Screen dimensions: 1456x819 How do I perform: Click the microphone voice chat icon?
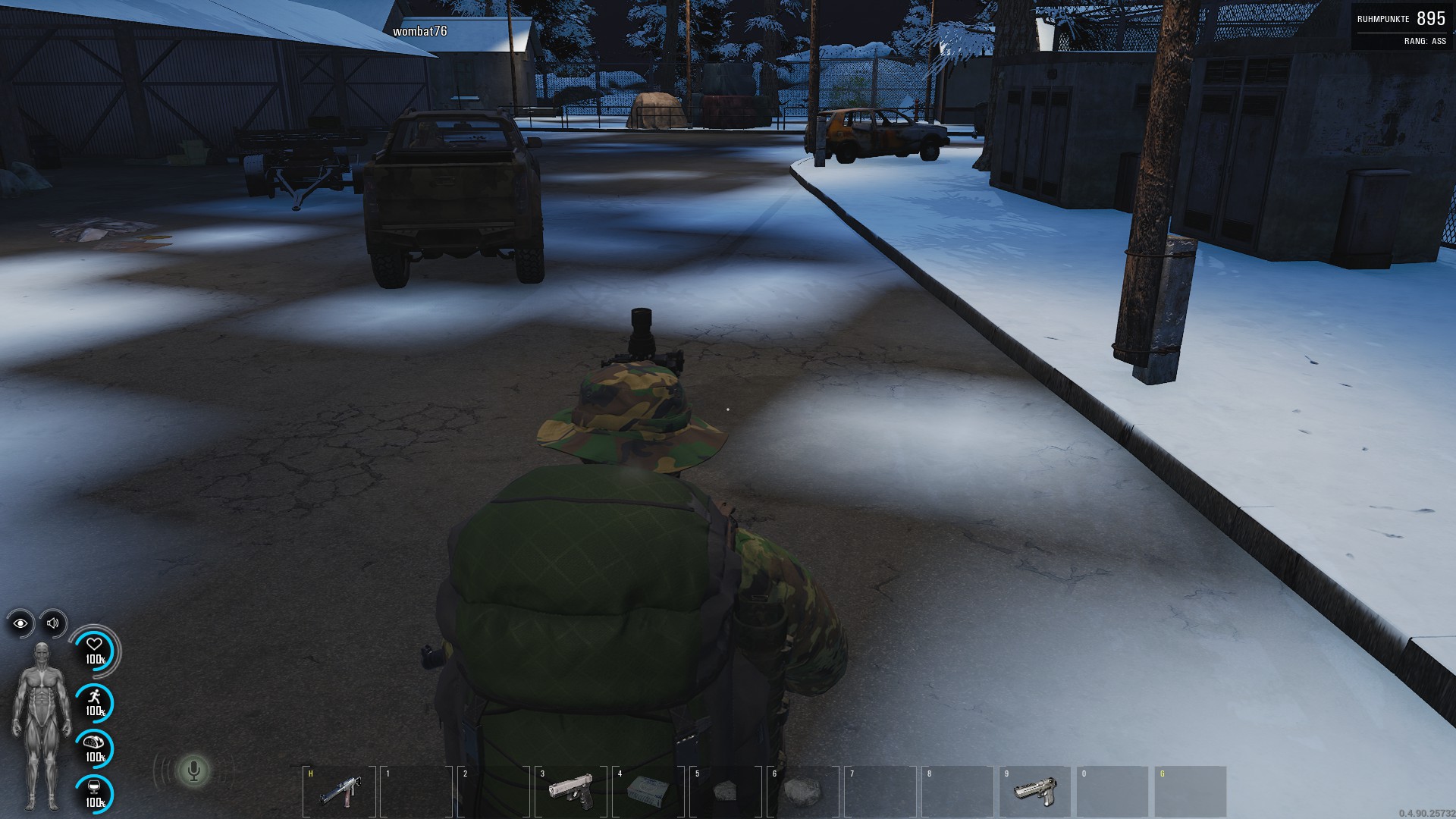tap(194, 771)
